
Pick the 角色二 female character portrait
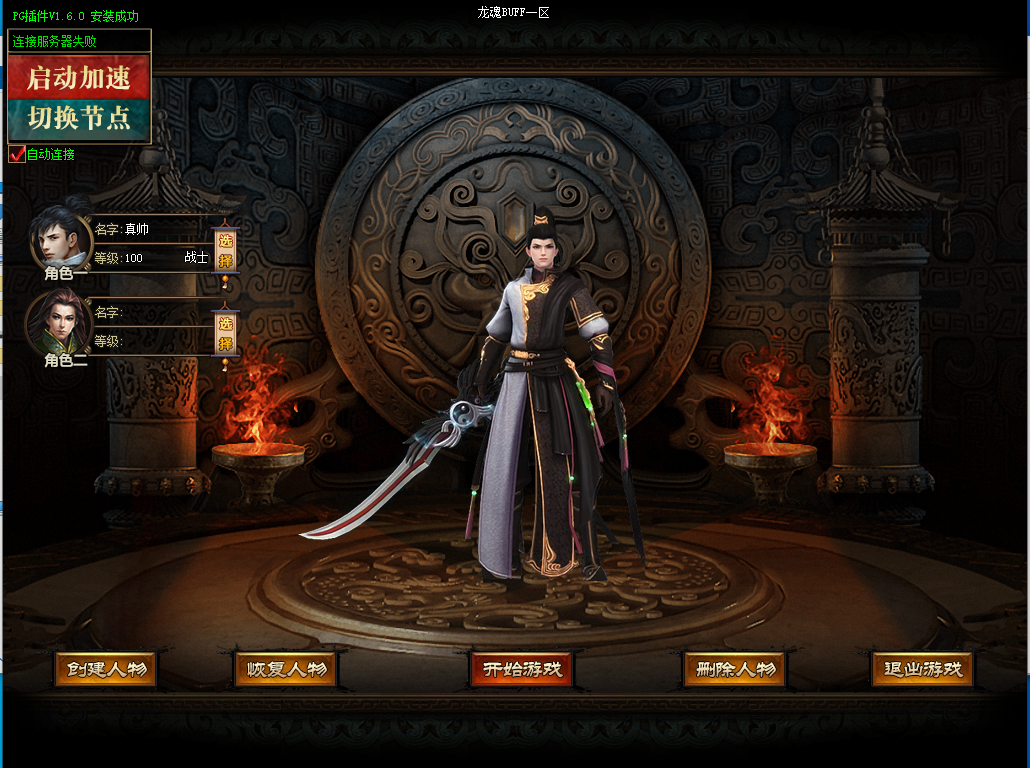[x=60, y=322]
